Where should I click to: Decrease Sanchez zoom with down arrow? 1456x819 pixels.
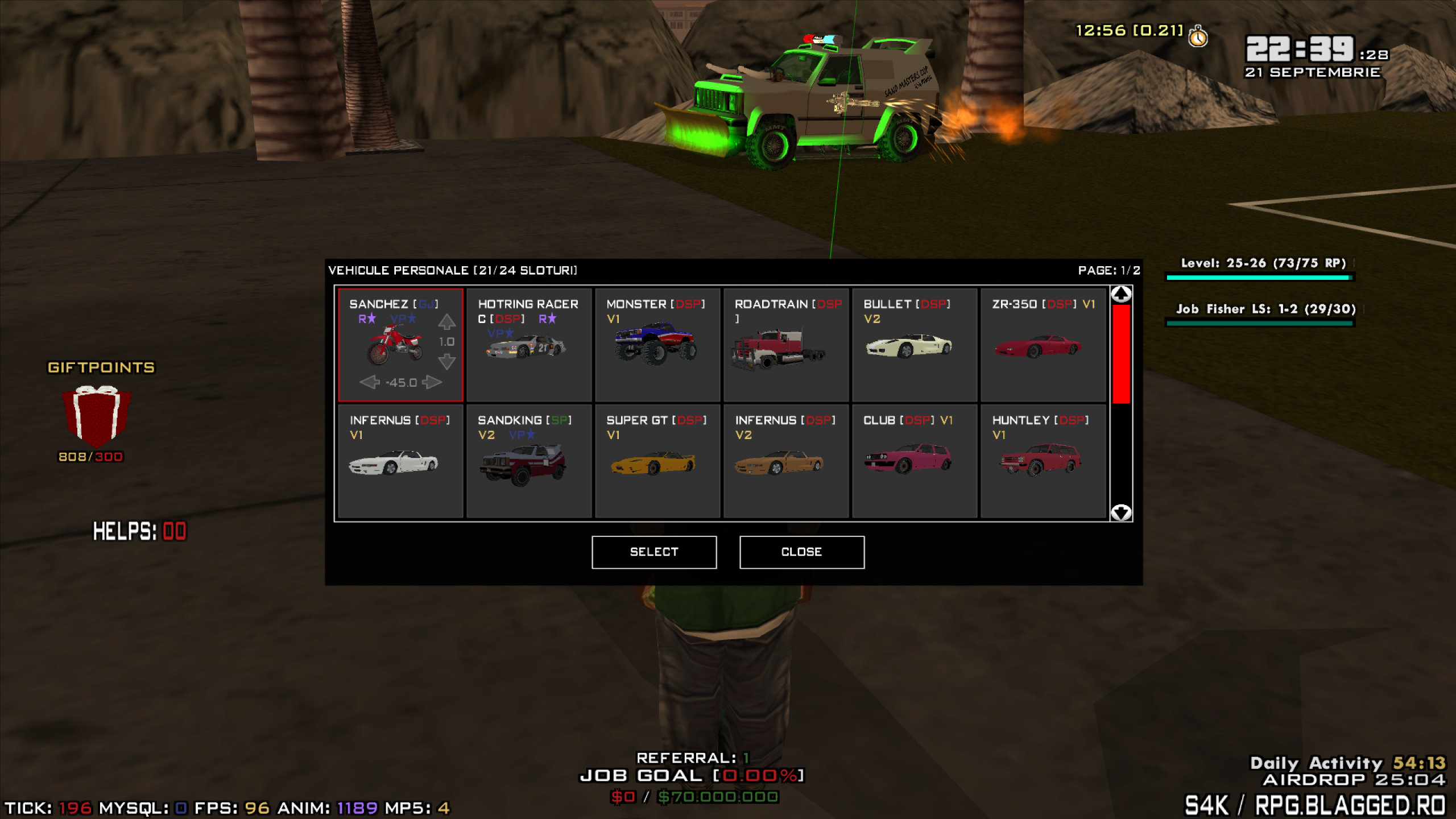(447, 361)
